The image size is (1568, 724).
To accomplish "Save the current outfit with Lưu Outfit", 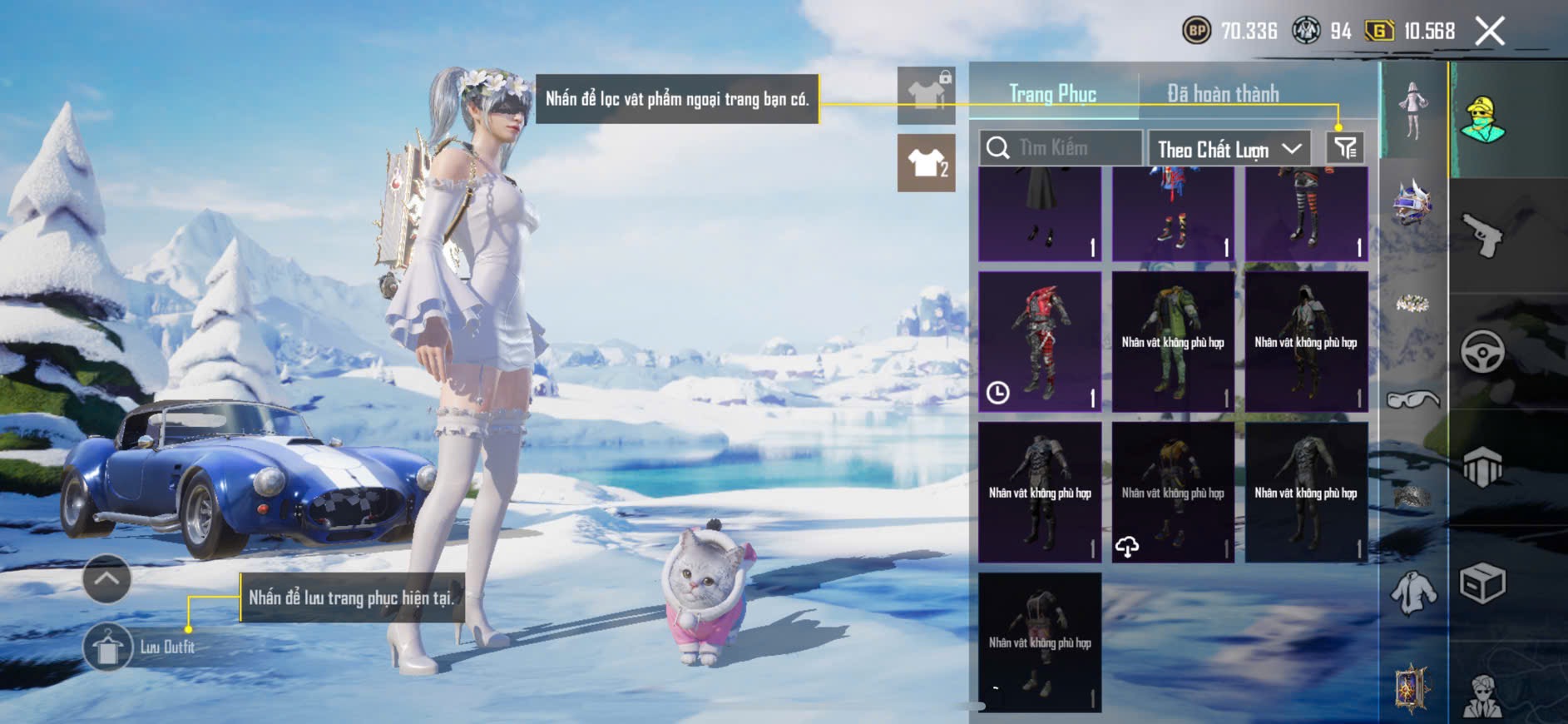I will pyautogui.click(x=108, y=647).
